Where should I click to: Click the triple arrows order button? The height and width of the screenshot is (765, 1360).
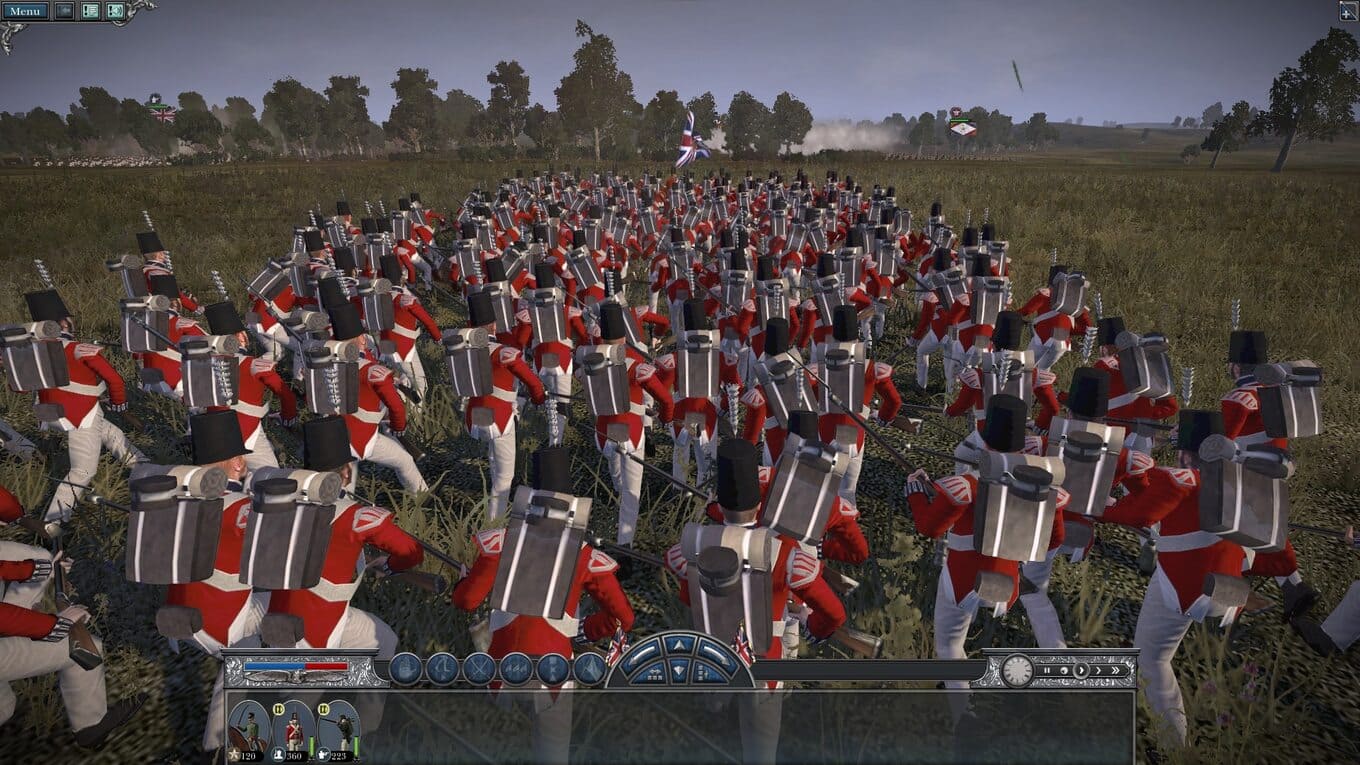(516, 668)
